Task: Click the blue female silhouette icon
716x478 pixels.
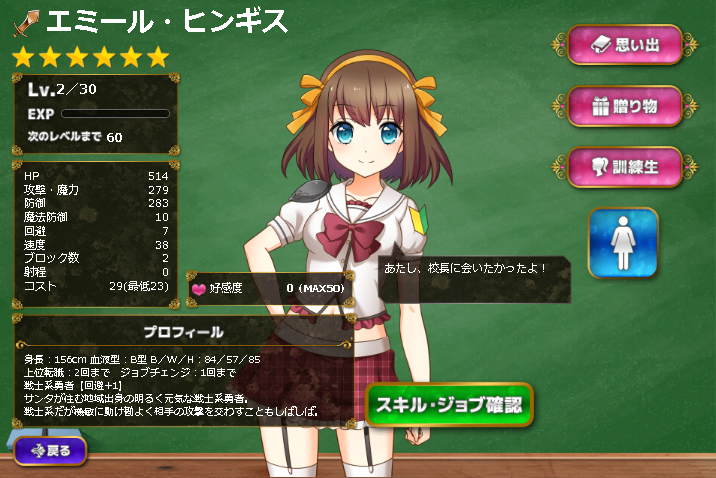Action: [x=623, y=243]
